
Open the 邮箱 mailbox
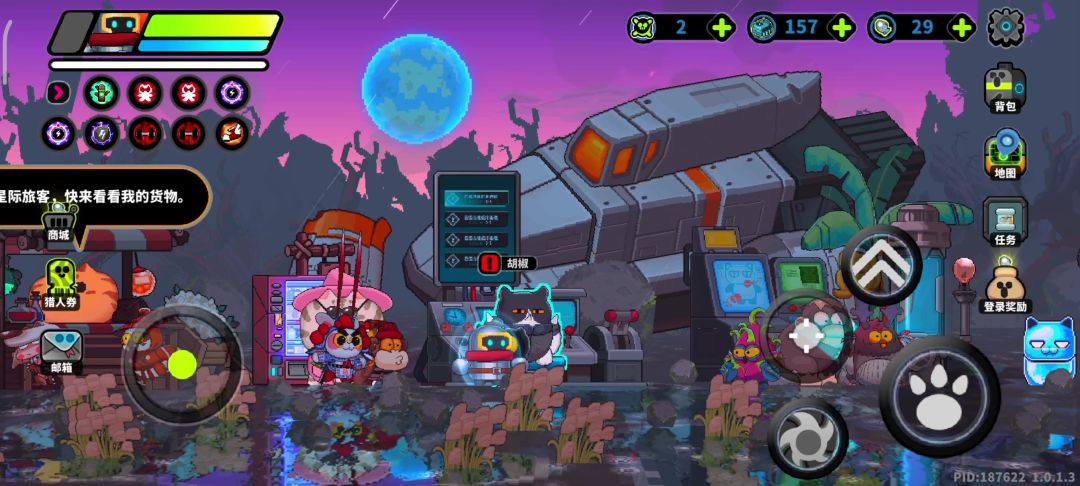point(60,350)
